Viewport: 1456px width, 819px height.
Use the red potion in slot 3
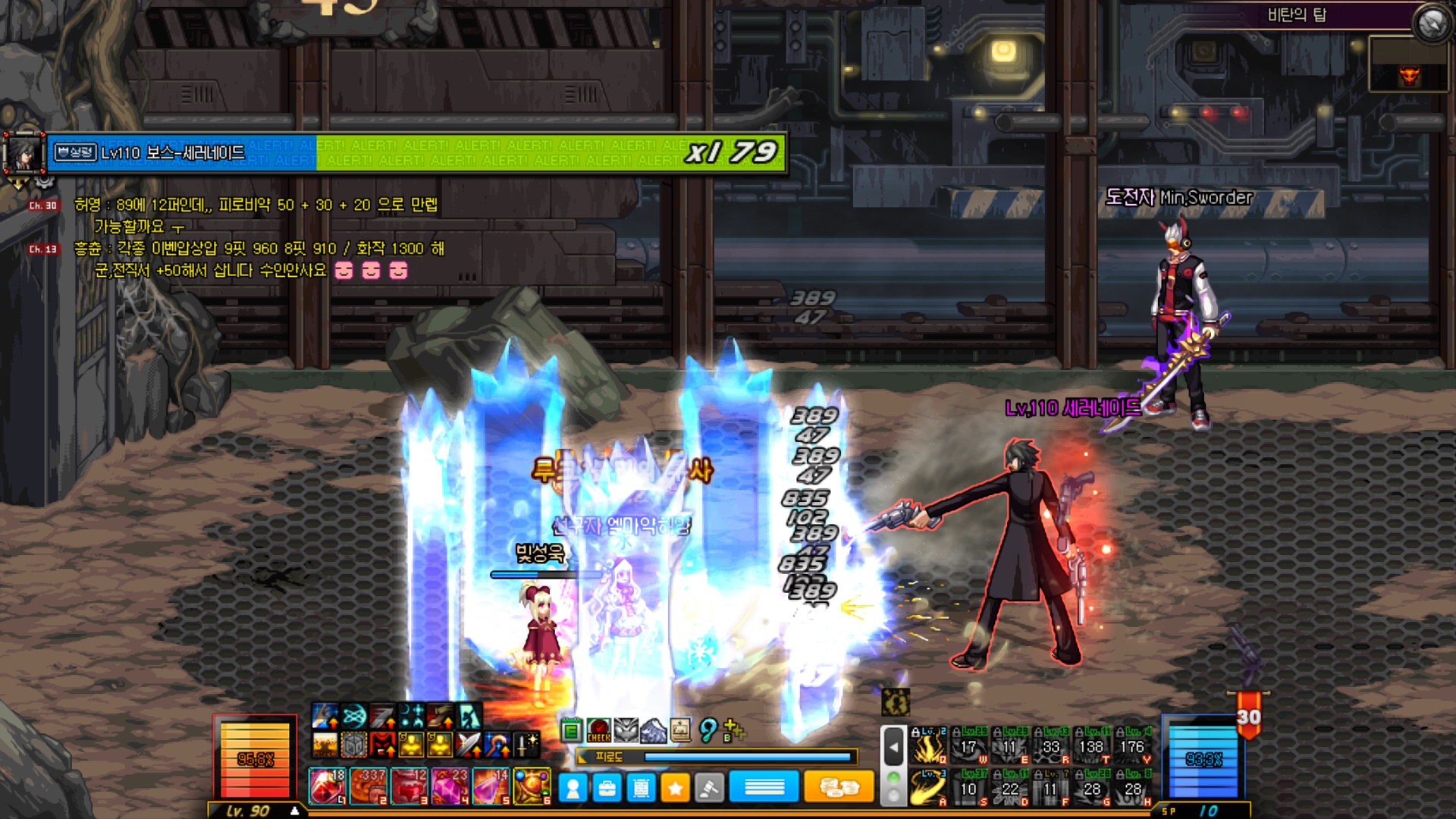409,786
